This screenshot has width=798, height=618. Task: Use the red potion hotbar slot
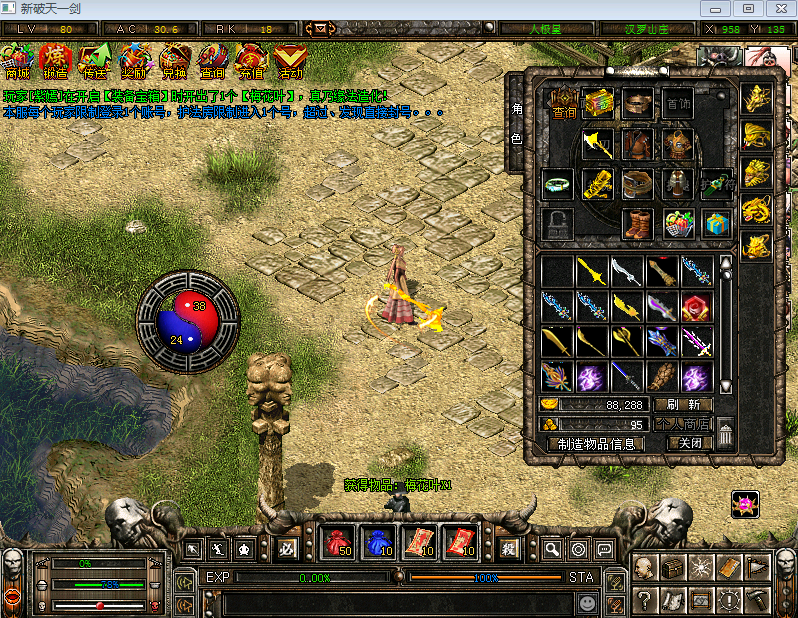339,544
